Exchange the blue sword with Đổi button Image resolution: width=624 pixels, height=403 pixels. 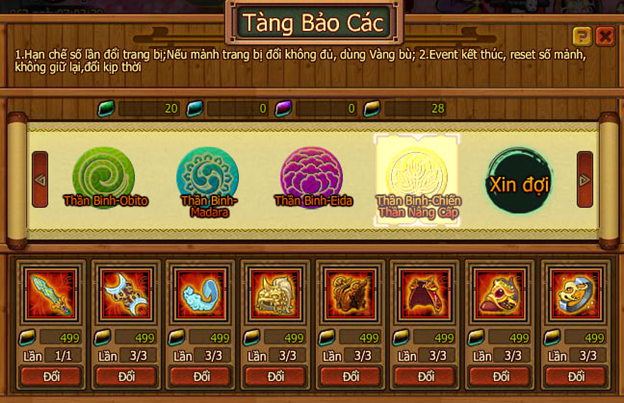pyautogui.click(x=51, y=377)
